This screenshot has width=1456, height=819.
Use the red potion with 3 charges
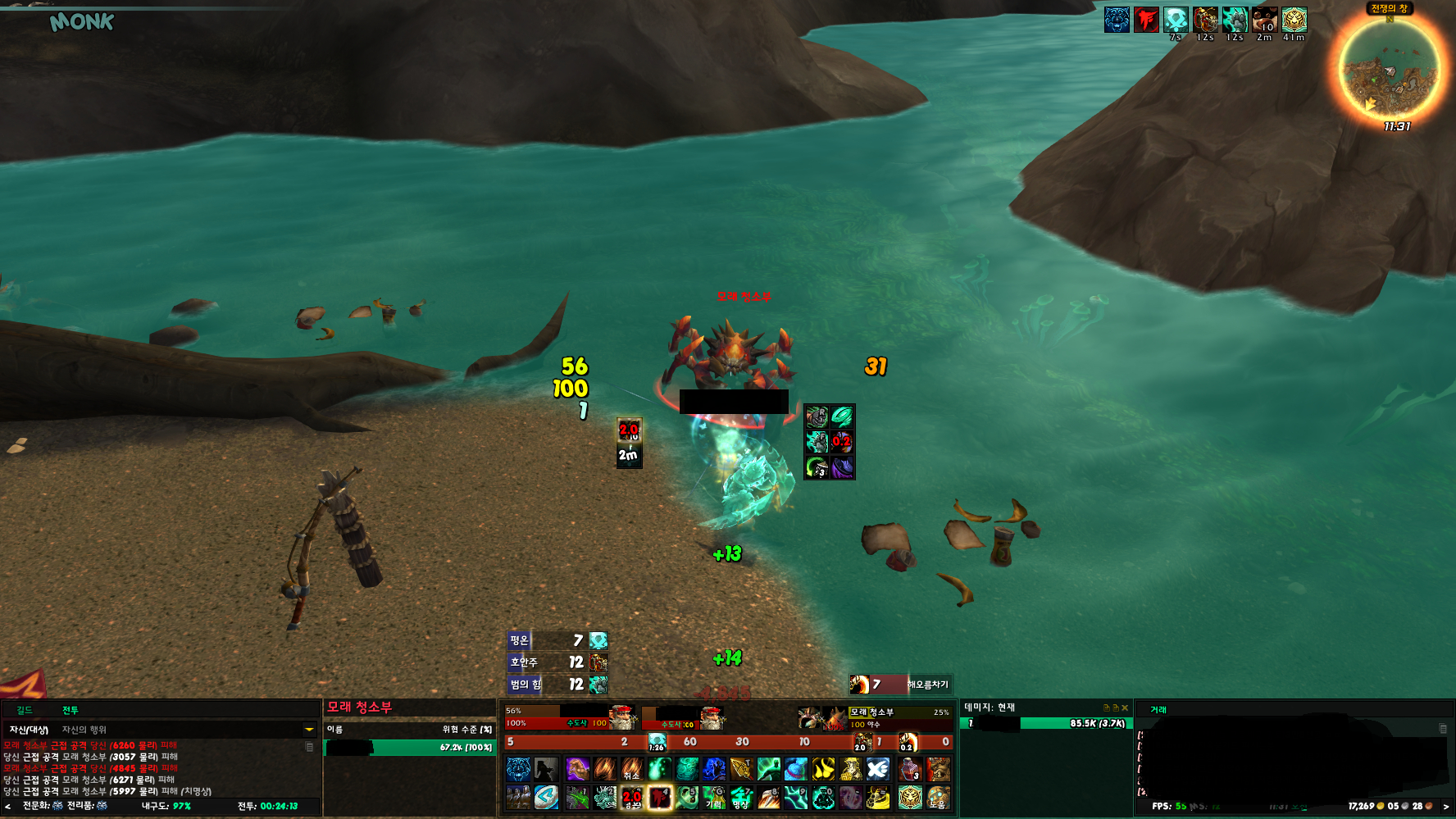[910, 769]
